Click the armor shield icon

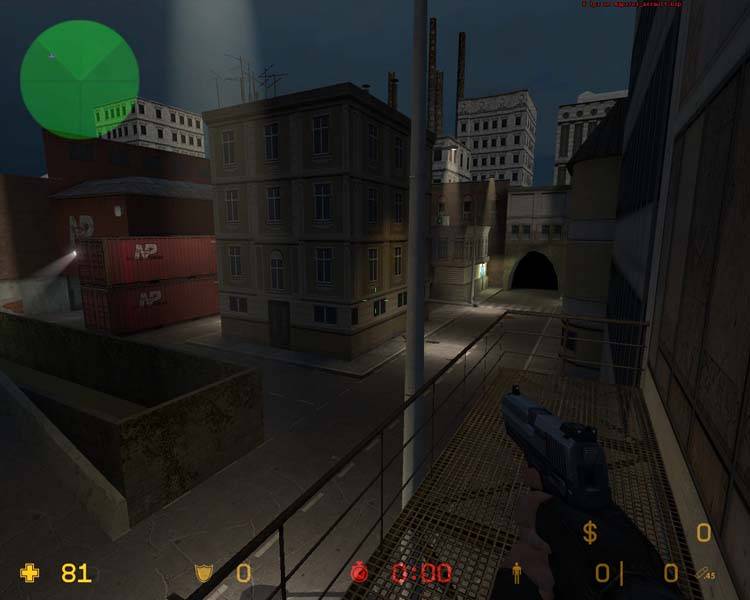203,573
